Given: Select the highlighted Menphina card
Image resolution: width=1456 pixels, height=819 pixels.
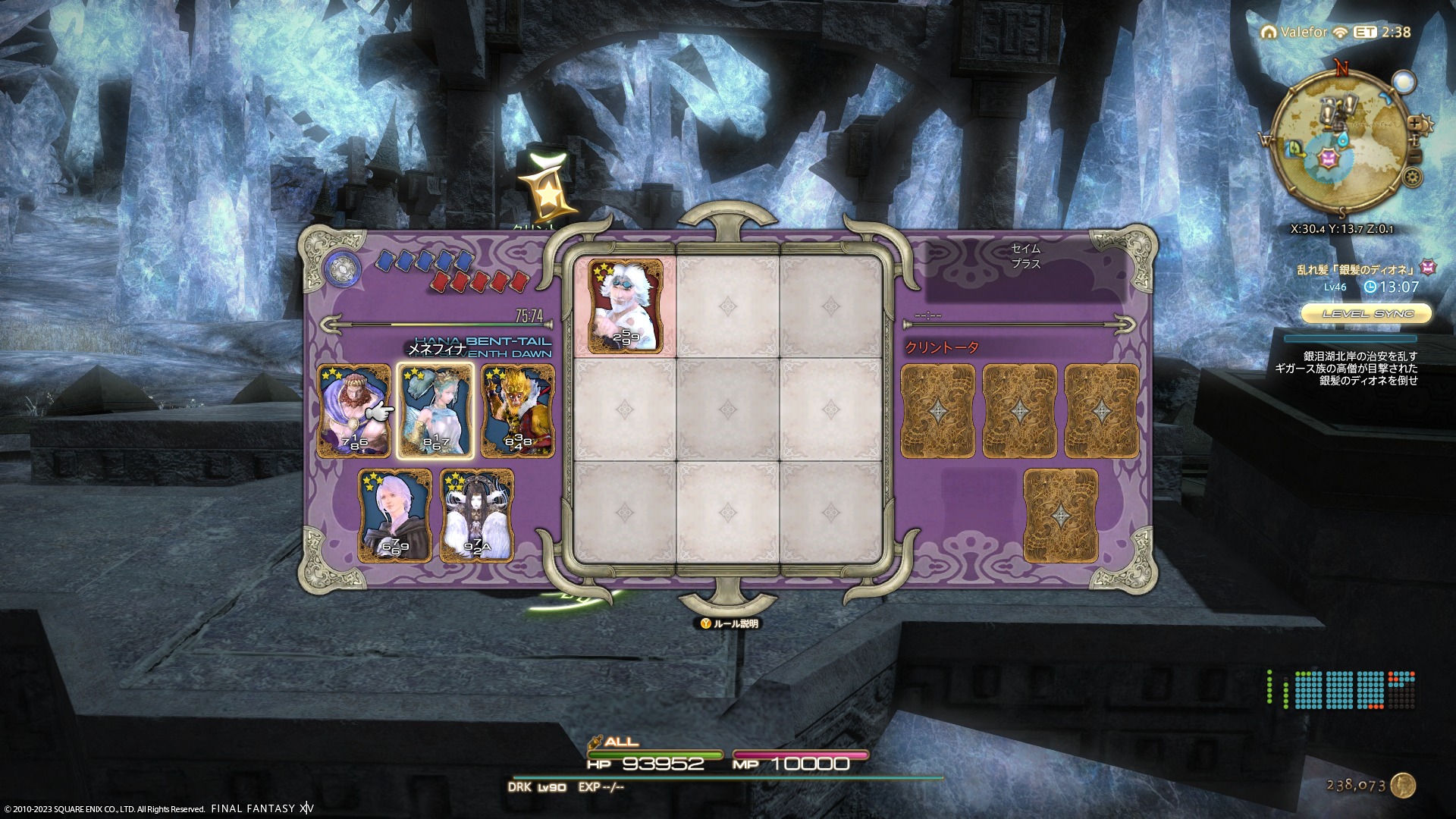Looking at the screenshot, I should pyautogui.click(x=435, y=410).
